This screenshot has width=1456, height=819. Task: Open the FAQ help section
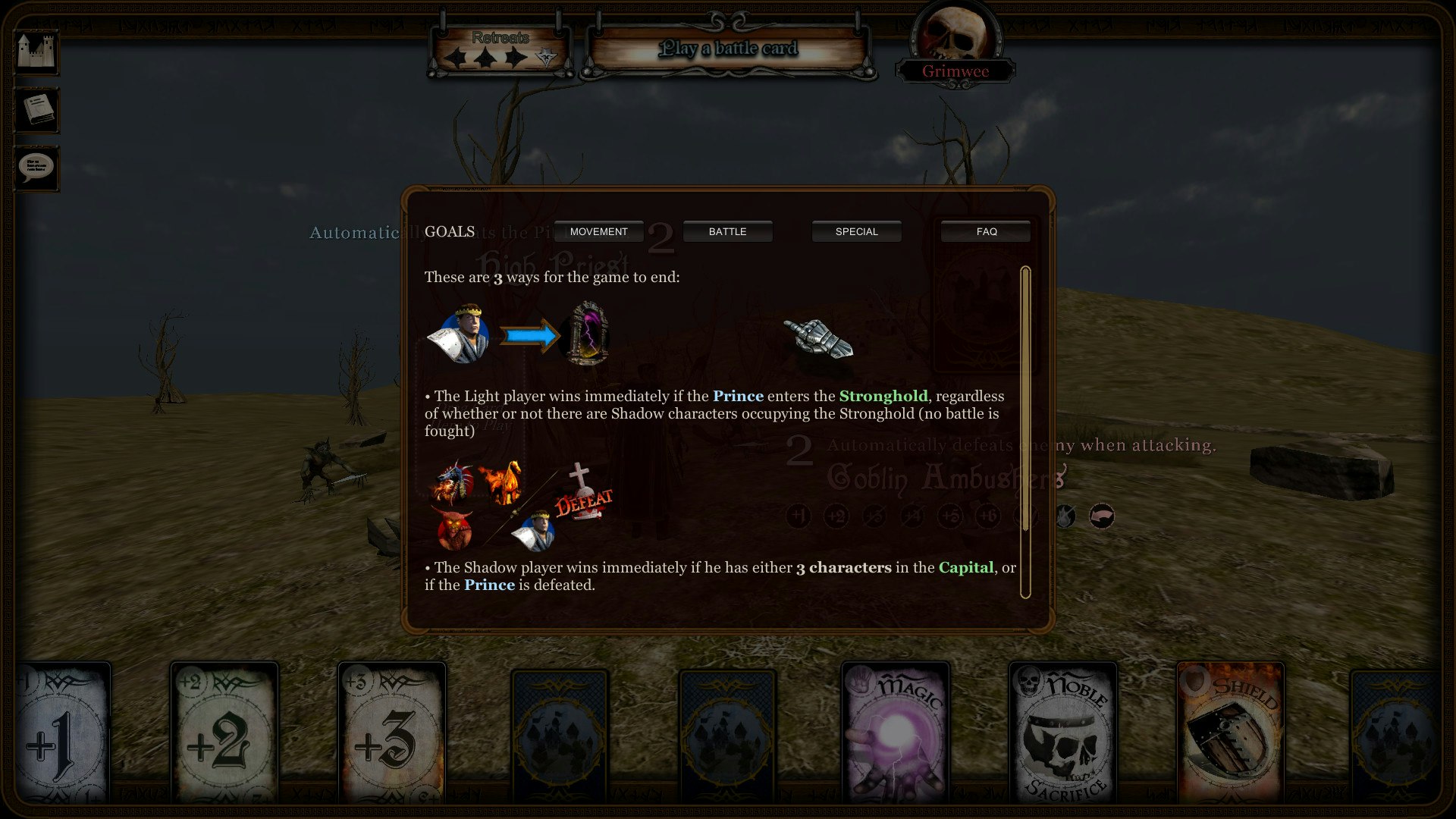tap(984, 231)
